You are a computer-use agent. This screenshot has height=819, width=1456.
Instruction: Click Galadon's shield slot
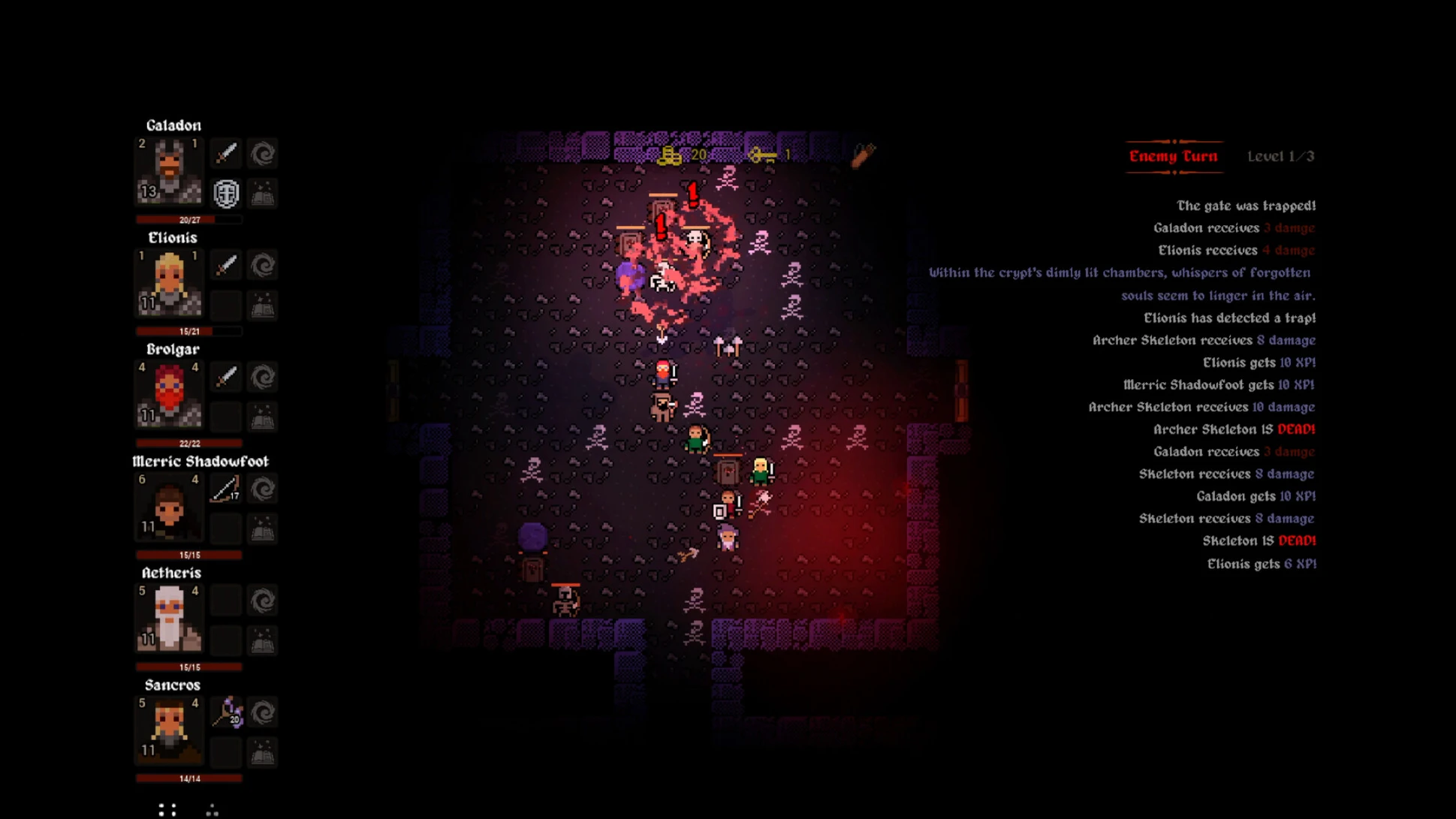point(226,194)
